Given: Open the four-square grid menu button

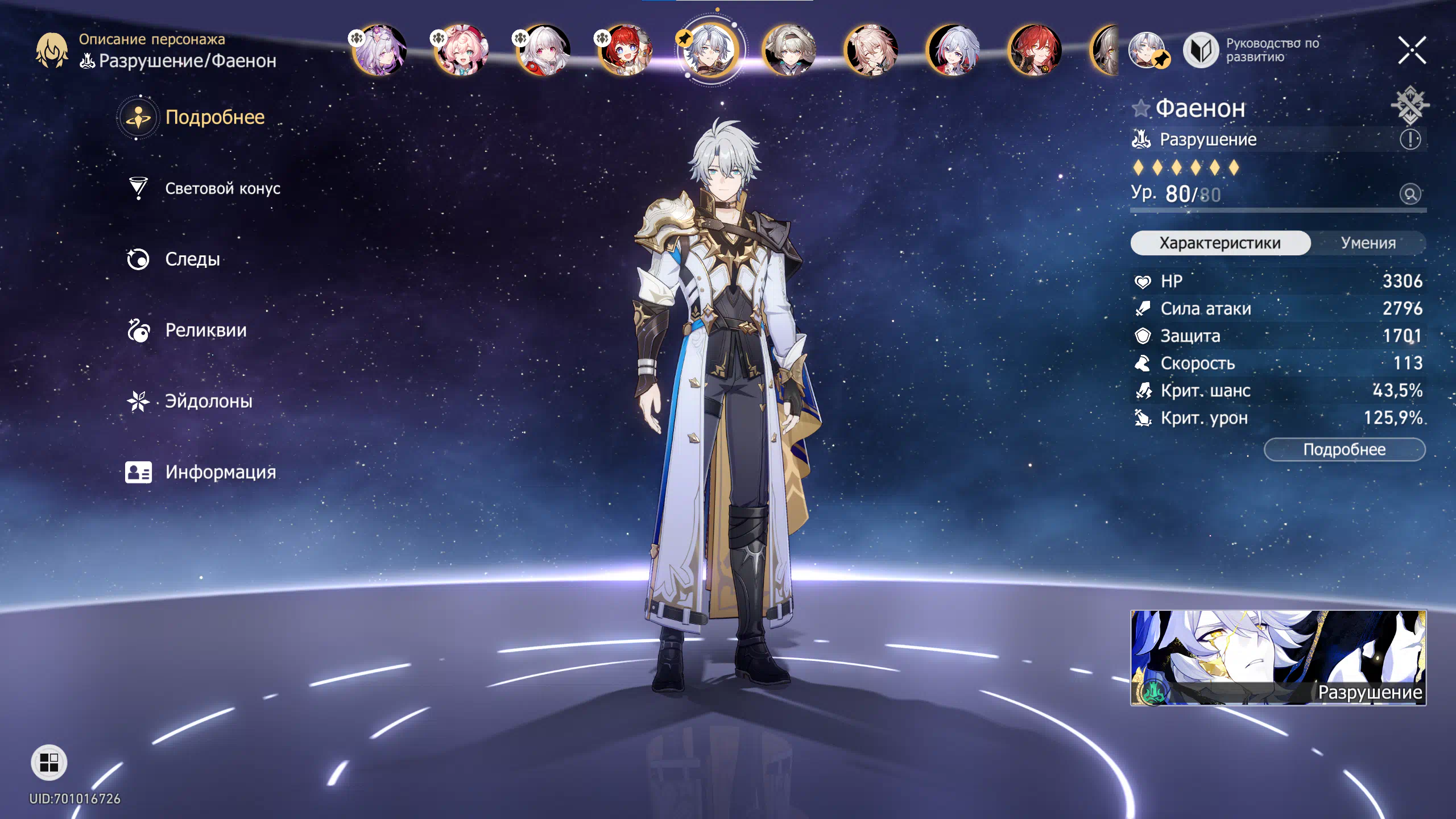Looking at the screenshot, I should (49, 763).
